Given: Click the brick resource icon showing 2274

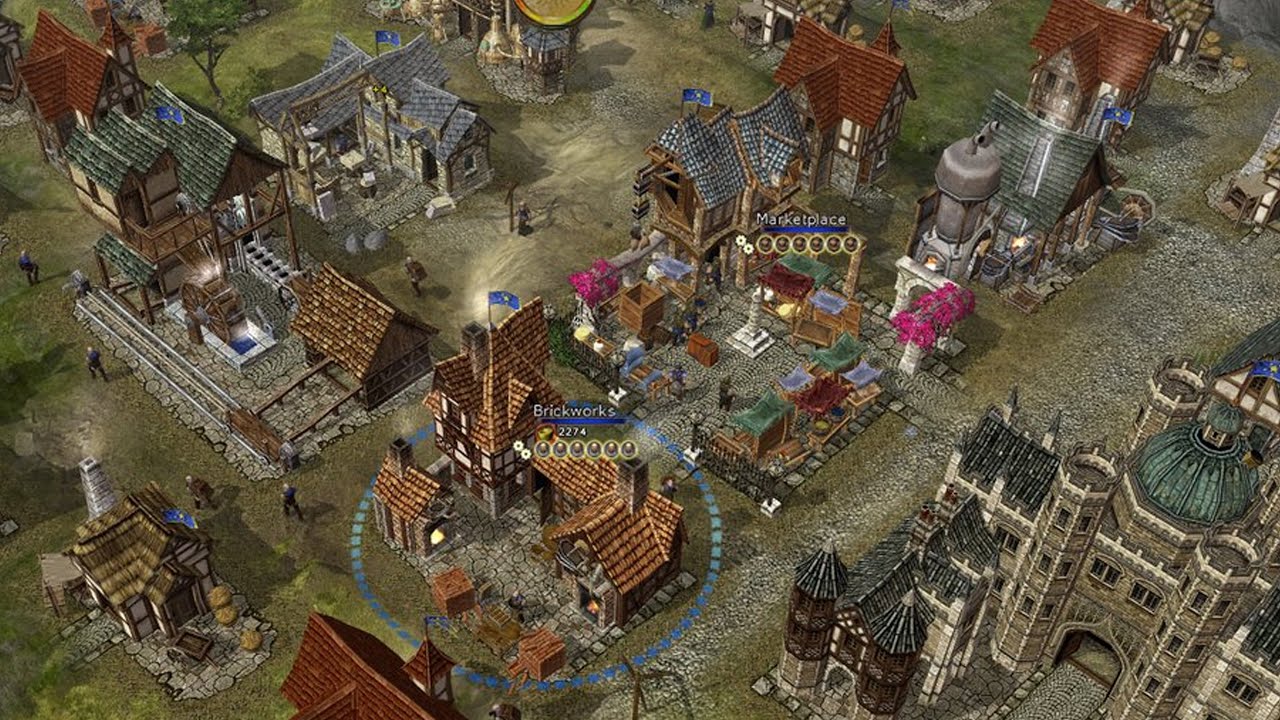Looking at the screenshot, I should 545,432.
